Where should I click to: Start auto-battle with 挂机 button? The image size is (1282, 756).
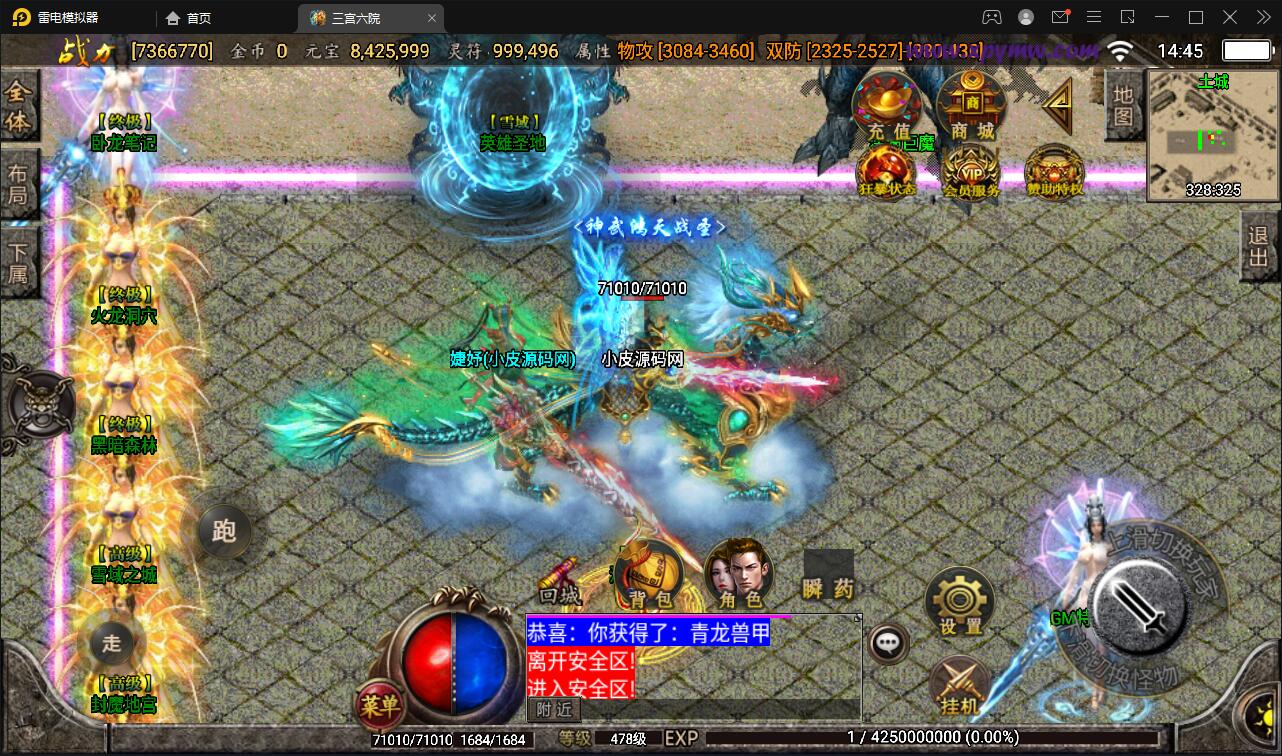pos(960,687)
